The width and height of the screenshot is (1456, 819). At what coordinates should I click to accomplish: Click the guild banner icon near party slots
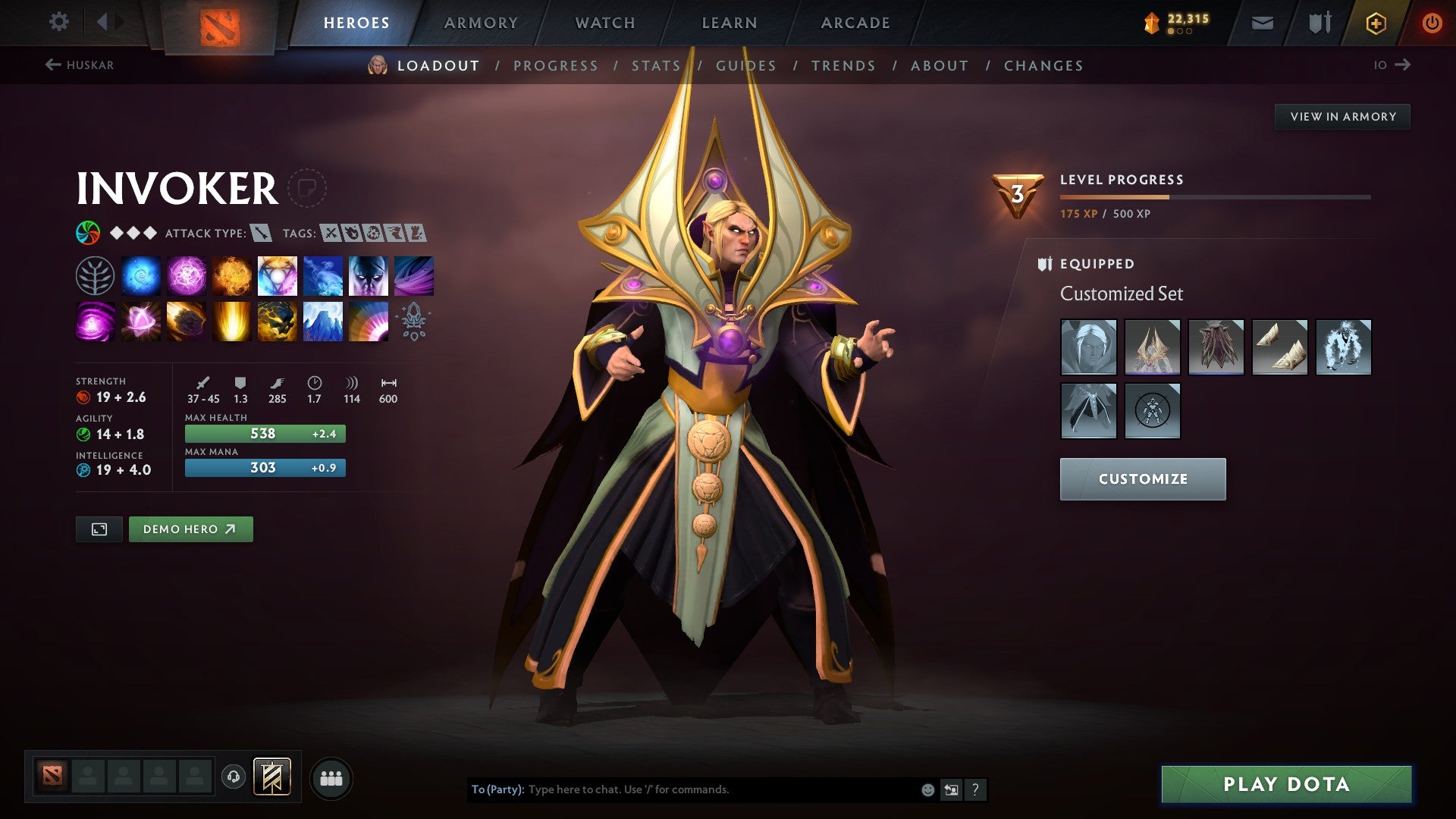click(273, 777)
